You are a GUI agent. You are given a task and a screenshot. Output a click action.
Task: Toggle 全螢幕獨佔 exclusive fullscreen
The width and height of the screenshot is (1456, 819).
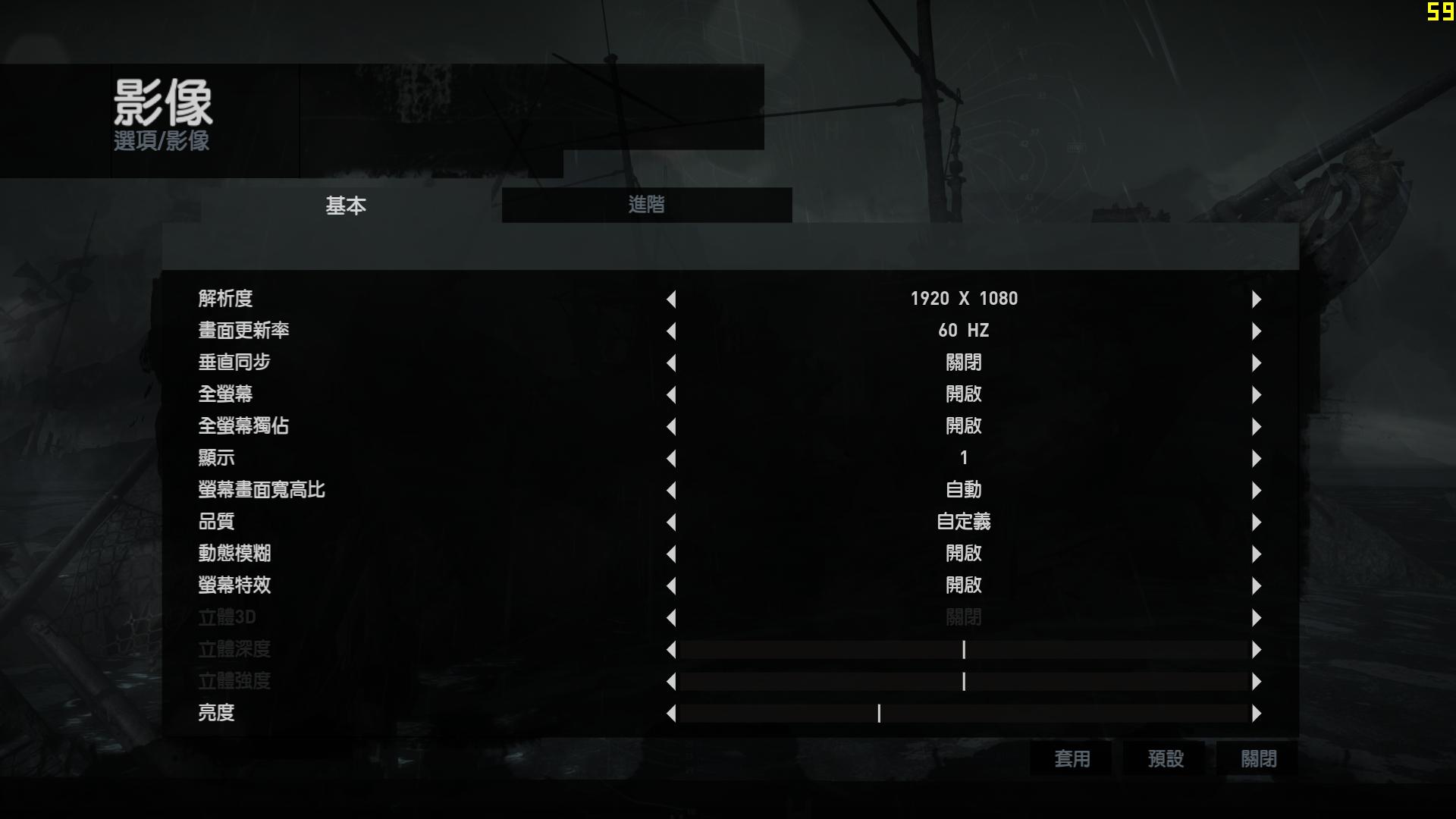pyautogui.click(x=1256, y=426)
